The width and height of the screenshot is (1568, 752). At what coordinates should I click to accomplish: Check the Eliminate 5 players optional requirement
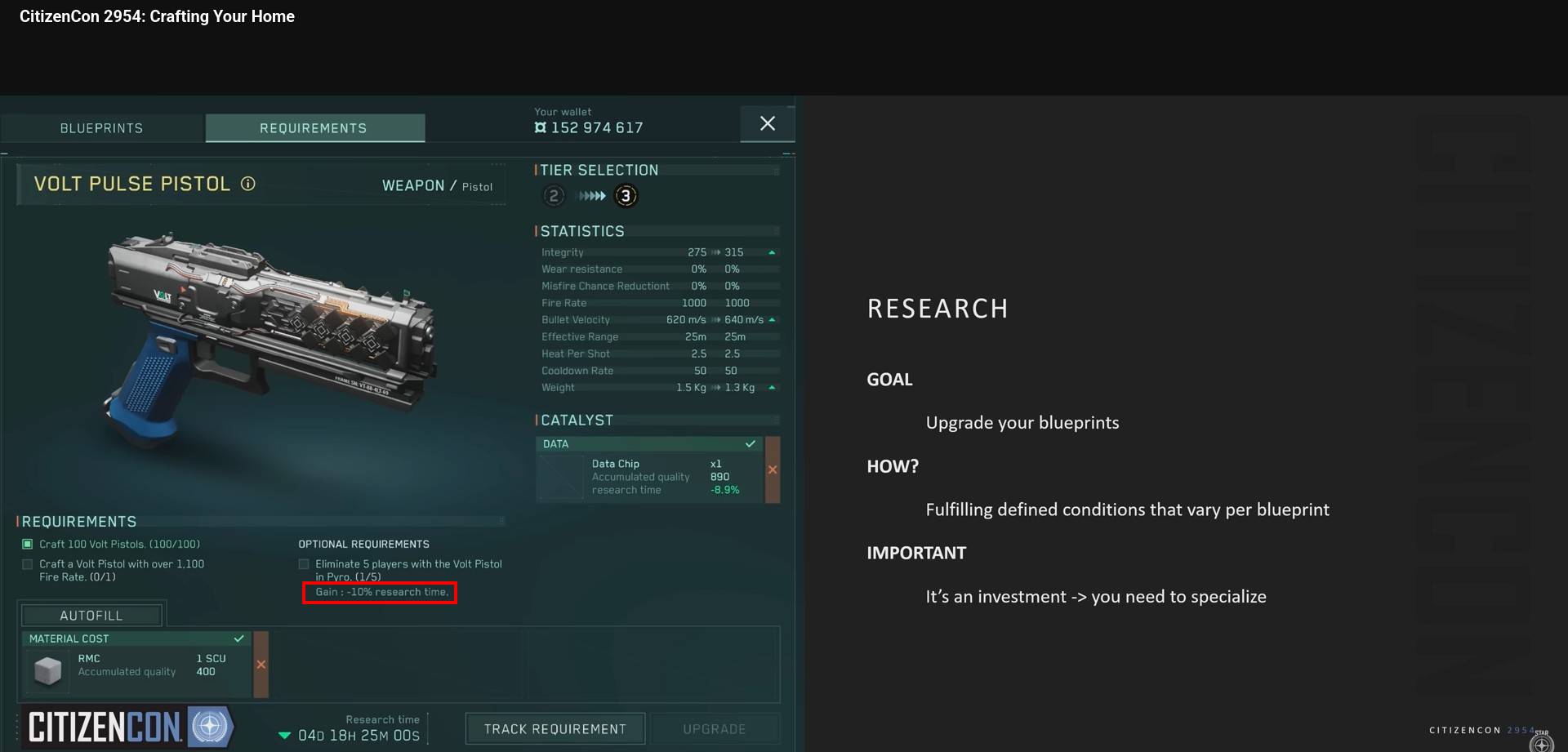303,563
